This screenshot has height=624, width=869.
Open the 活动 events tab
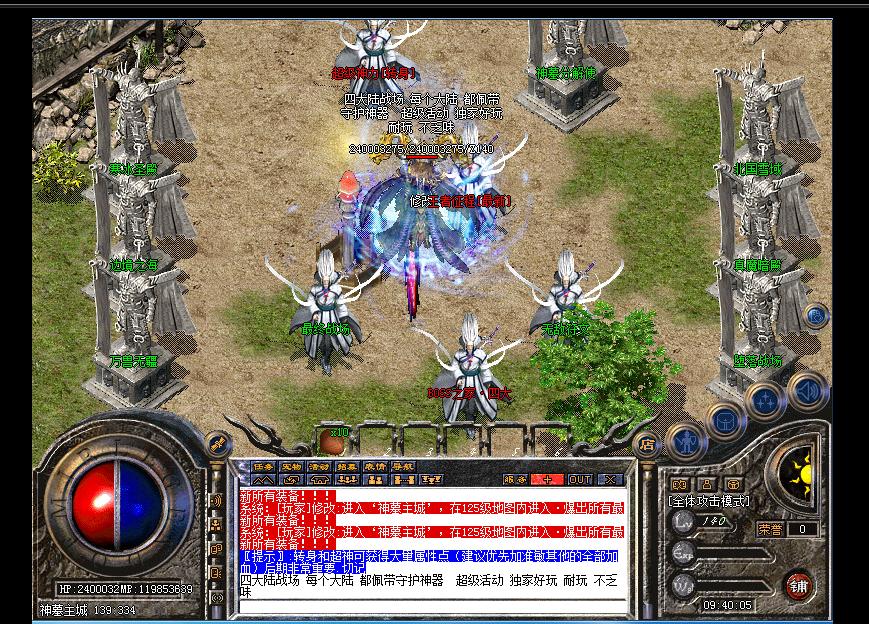[x=319, y=466]
